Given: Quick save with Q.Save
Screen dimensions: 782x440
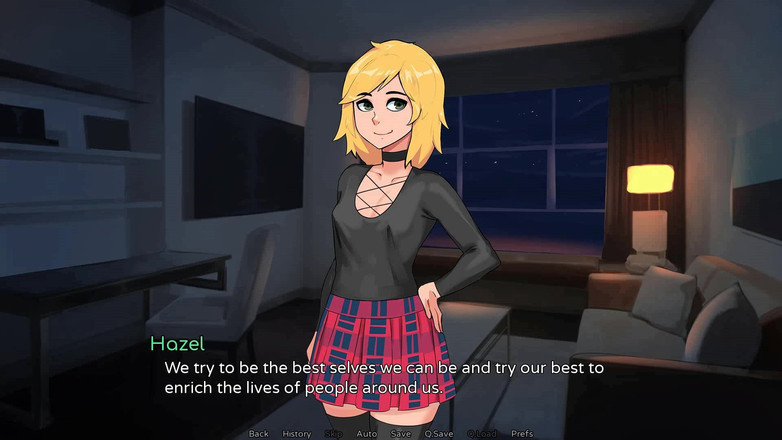Looking at the screenshot, I should pyautogui.click(x=439, y=434).
